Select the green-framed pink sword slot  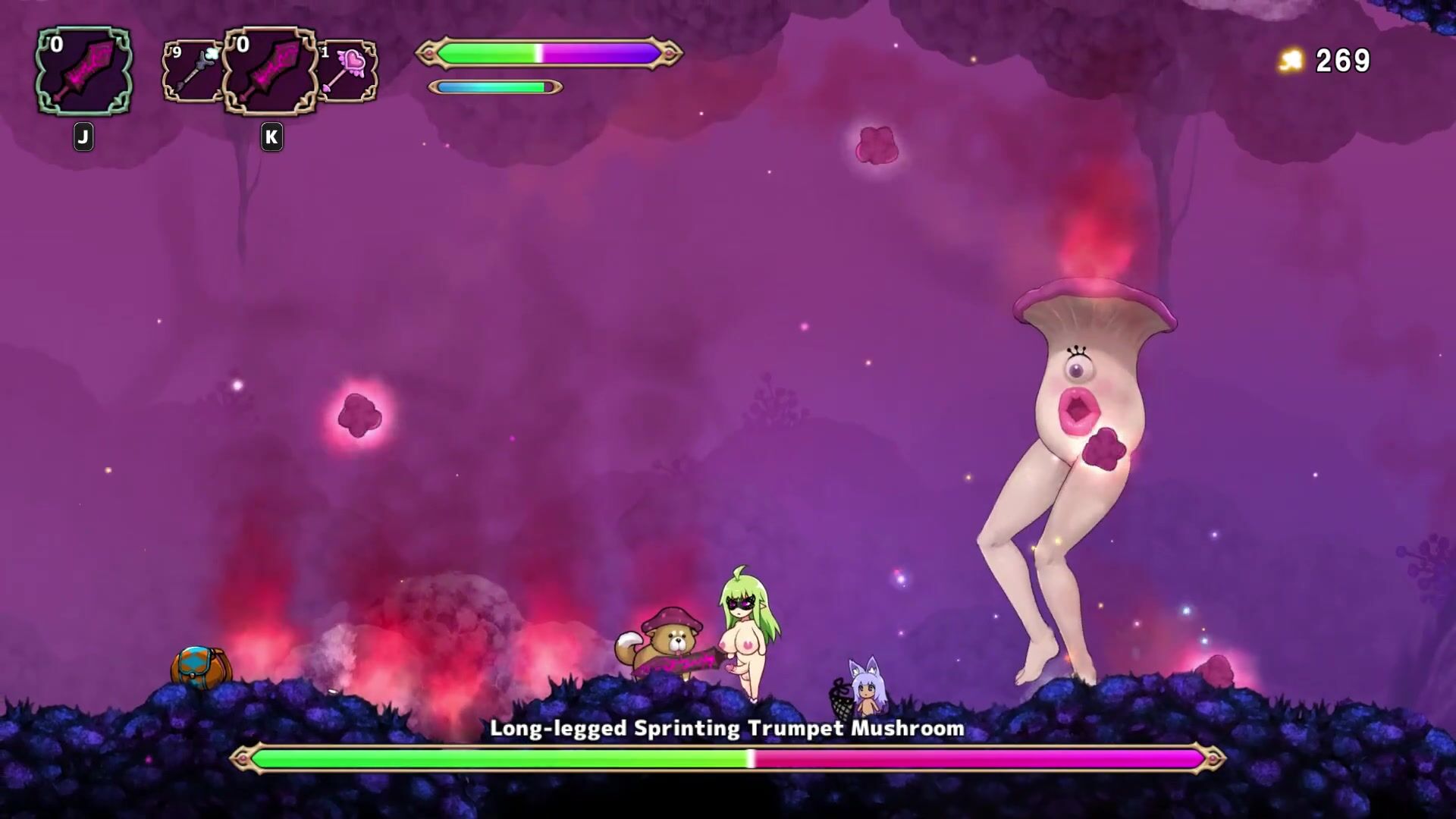(83, 71)
